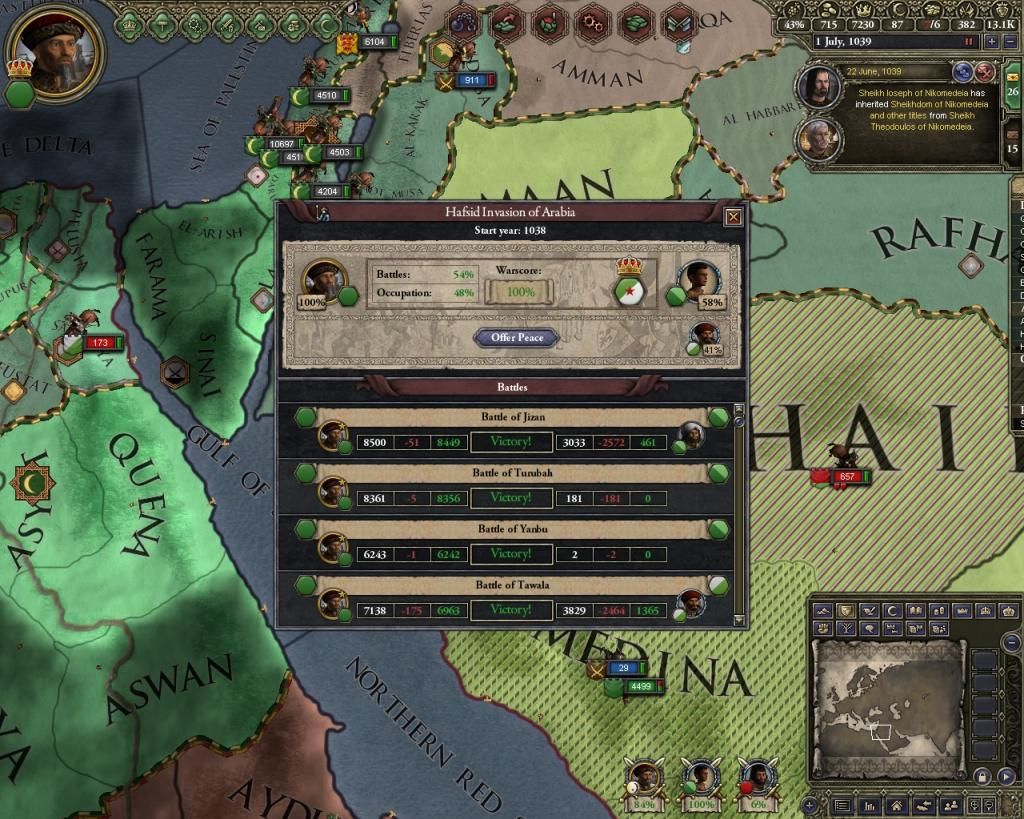This screenshot has height=819, width=1024.
Task: Open the Battle of Yanbu row
Action: pos(511,542)
